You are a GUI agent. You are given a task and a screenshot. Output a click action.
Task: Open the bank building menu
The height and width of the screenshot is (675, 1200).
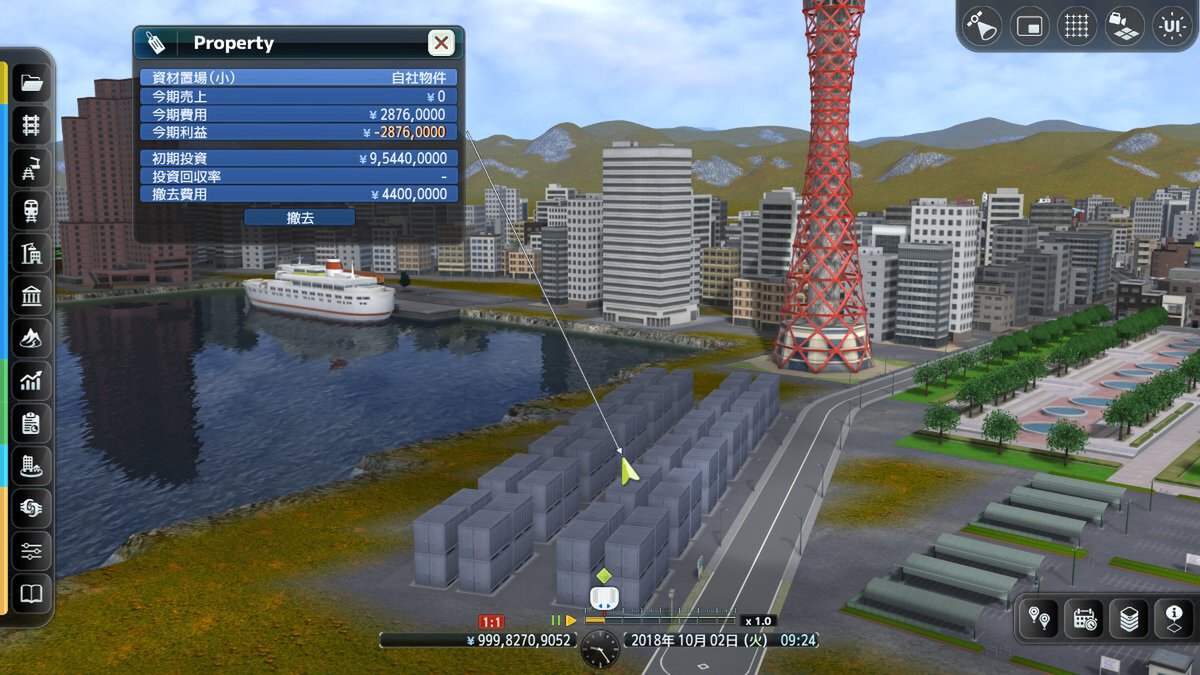pos(32,296)
